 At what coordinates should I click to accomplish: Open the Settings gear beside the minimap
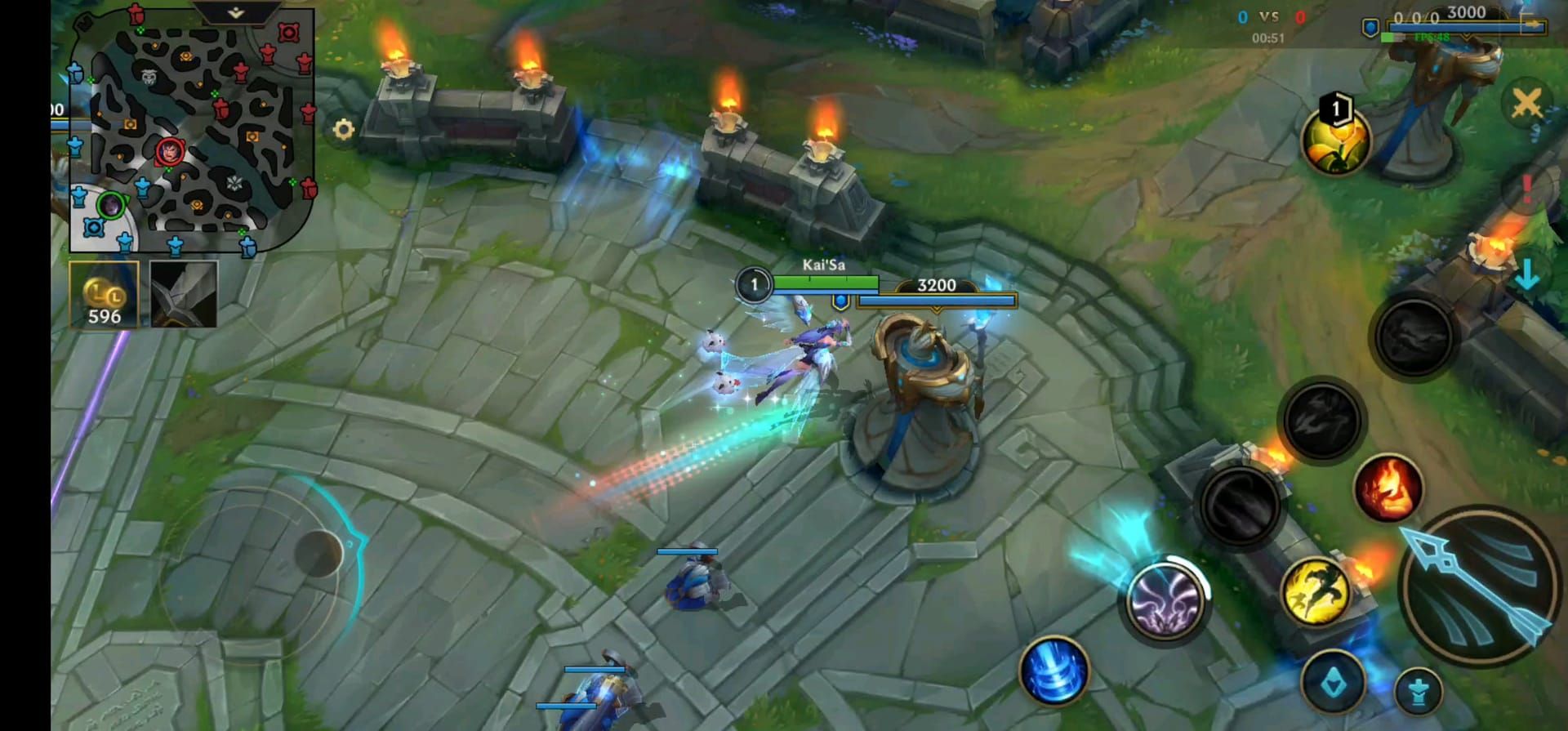[x=343, y=127]
